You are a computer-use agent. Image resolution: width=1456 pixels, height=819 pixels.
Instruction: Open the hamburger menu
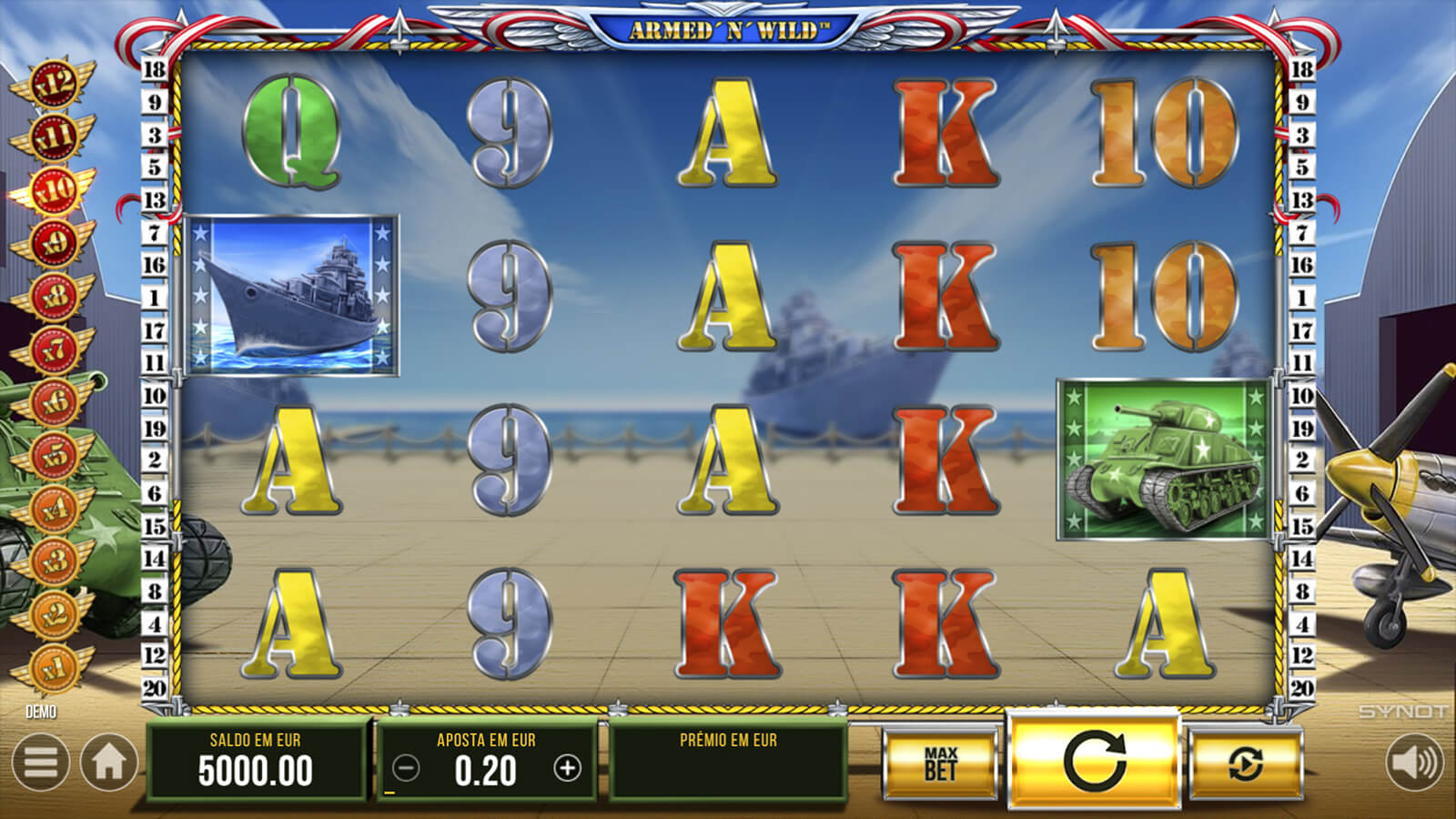41,763
